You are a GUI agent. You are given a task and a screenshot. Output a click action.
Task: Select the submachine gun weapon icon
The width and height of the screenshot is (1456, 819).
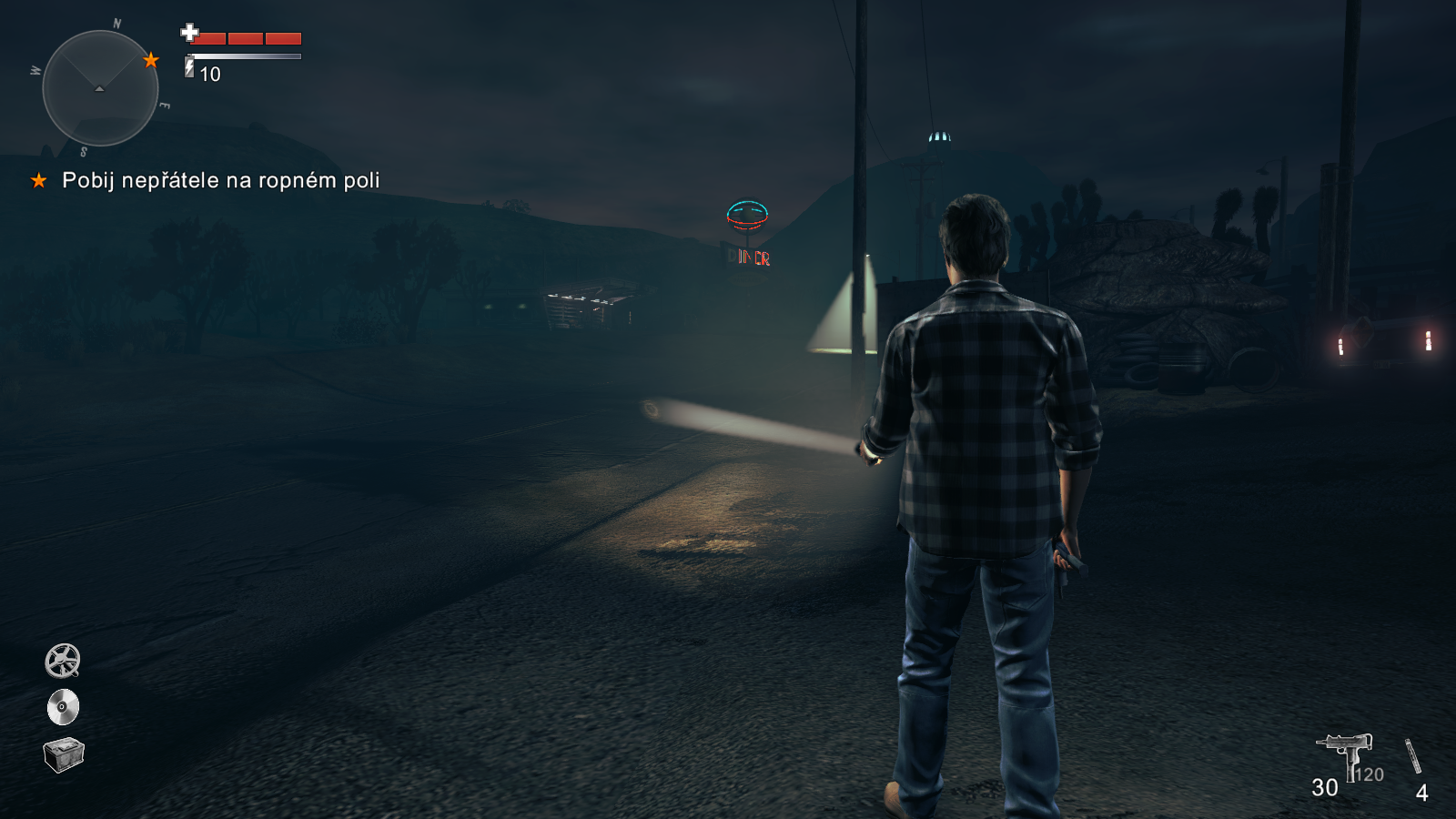(1345, 753)
